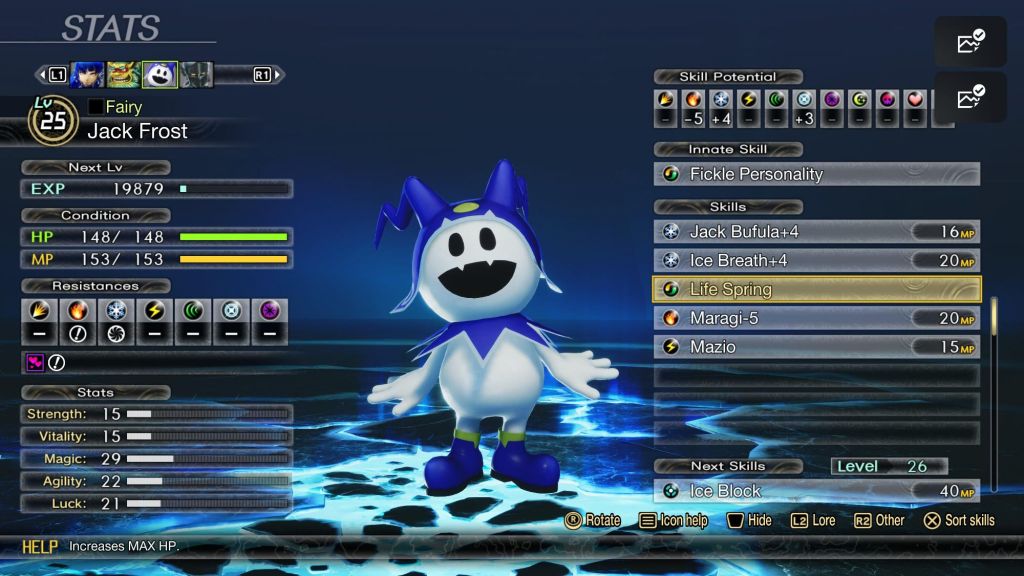Viewport: 1024px width, 576px height.
Task: Click the lower screenshot-saved notification
Action: tap(970, 97)
